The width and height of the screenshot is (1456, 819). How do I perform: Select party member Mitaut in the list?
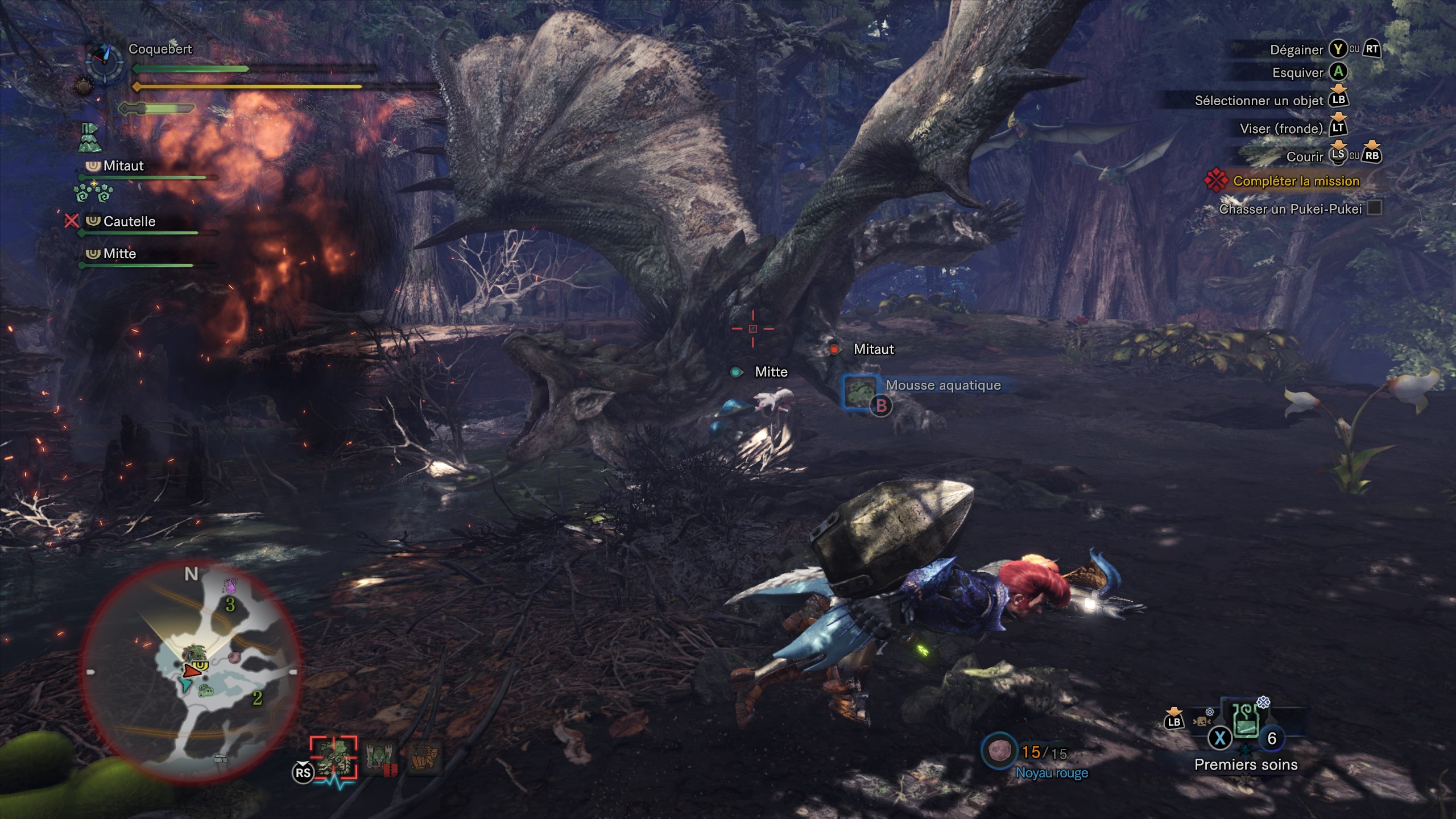tap(123, 166)
